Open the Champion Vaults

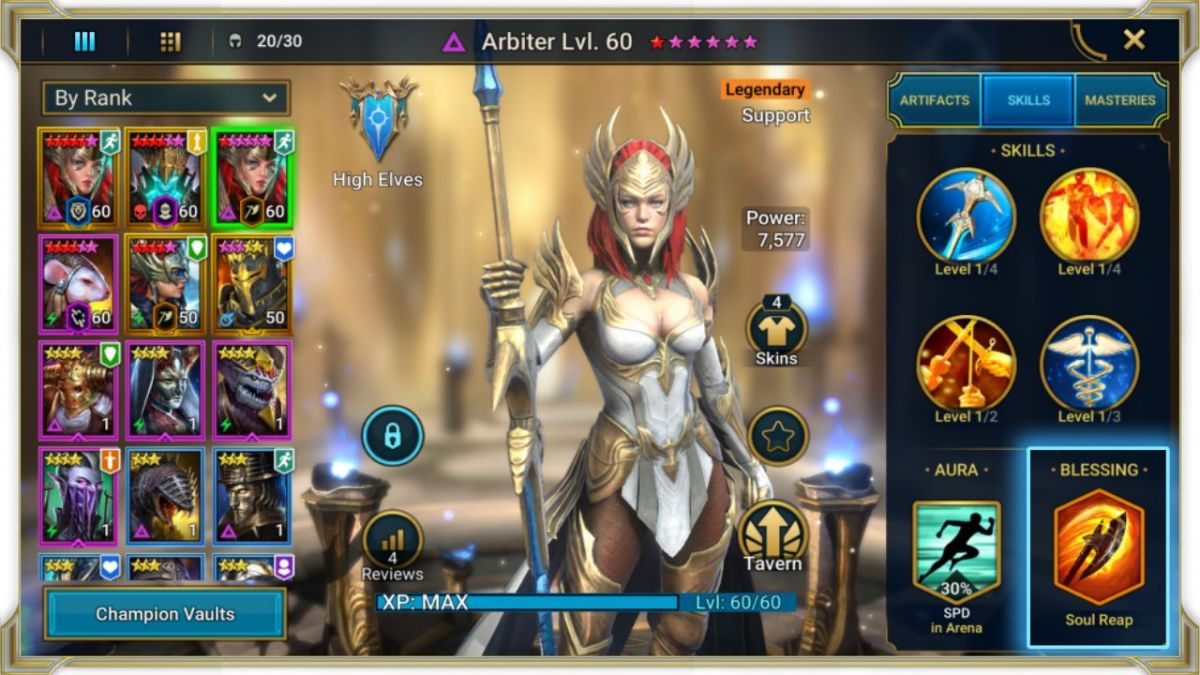(165, 613)
